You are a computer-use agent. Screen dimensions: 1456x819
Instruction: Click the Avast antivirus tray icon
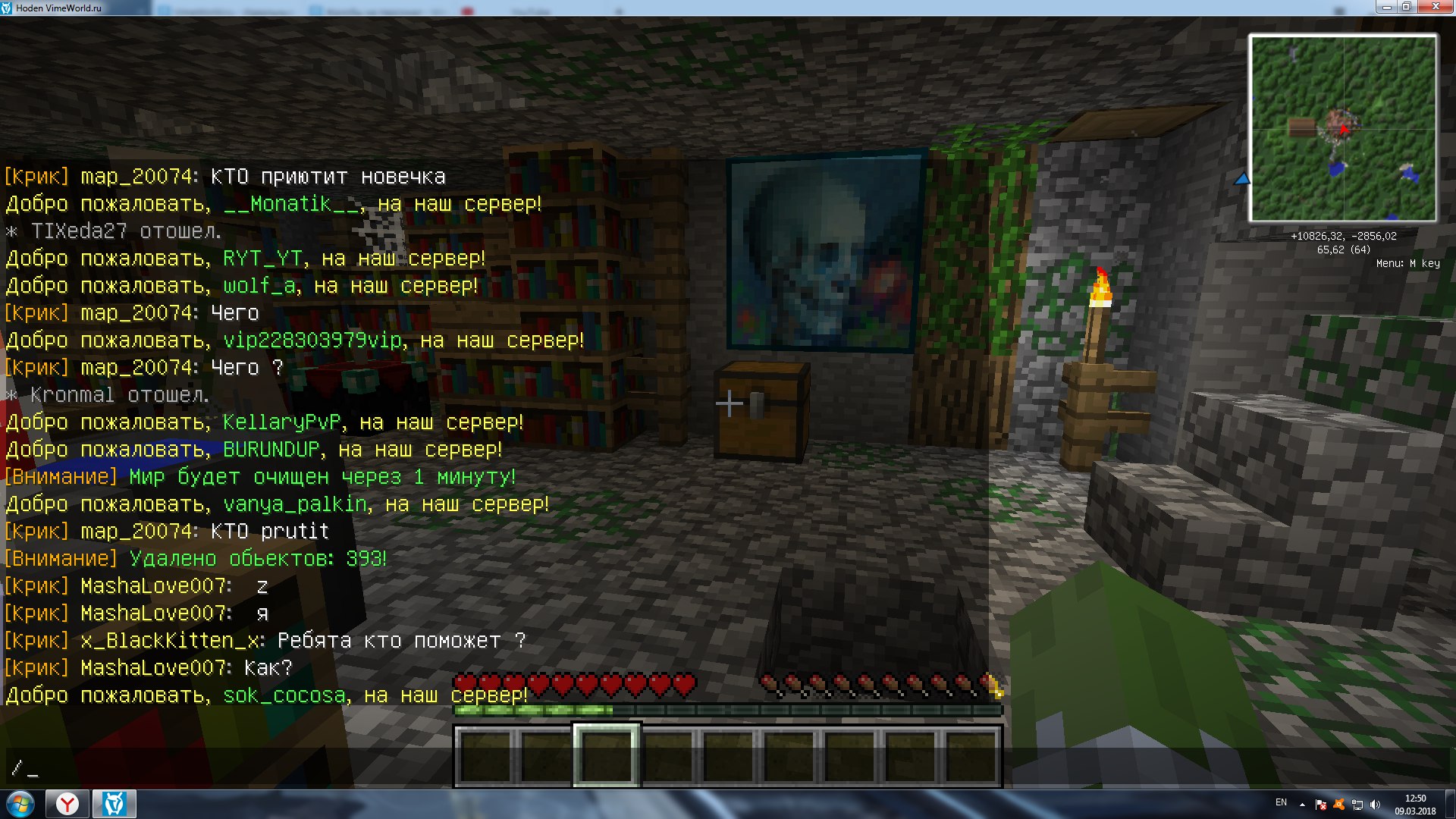tap(1339, 805)
